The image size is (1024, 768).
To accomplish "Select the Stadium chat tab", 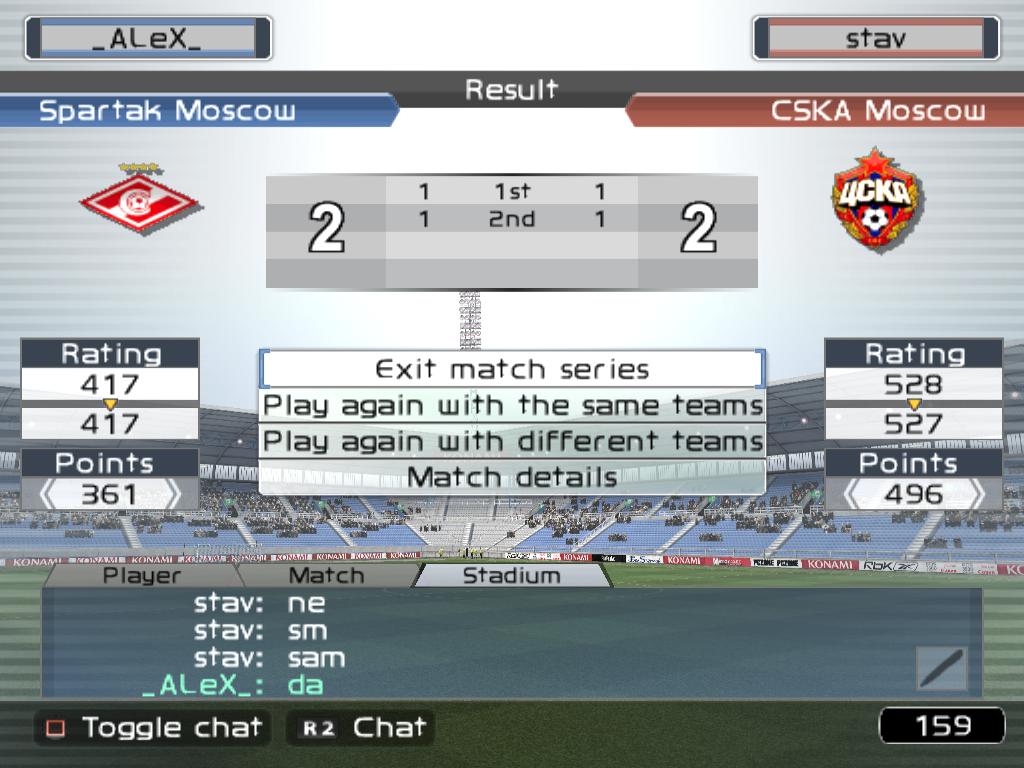I will [511, 575].
